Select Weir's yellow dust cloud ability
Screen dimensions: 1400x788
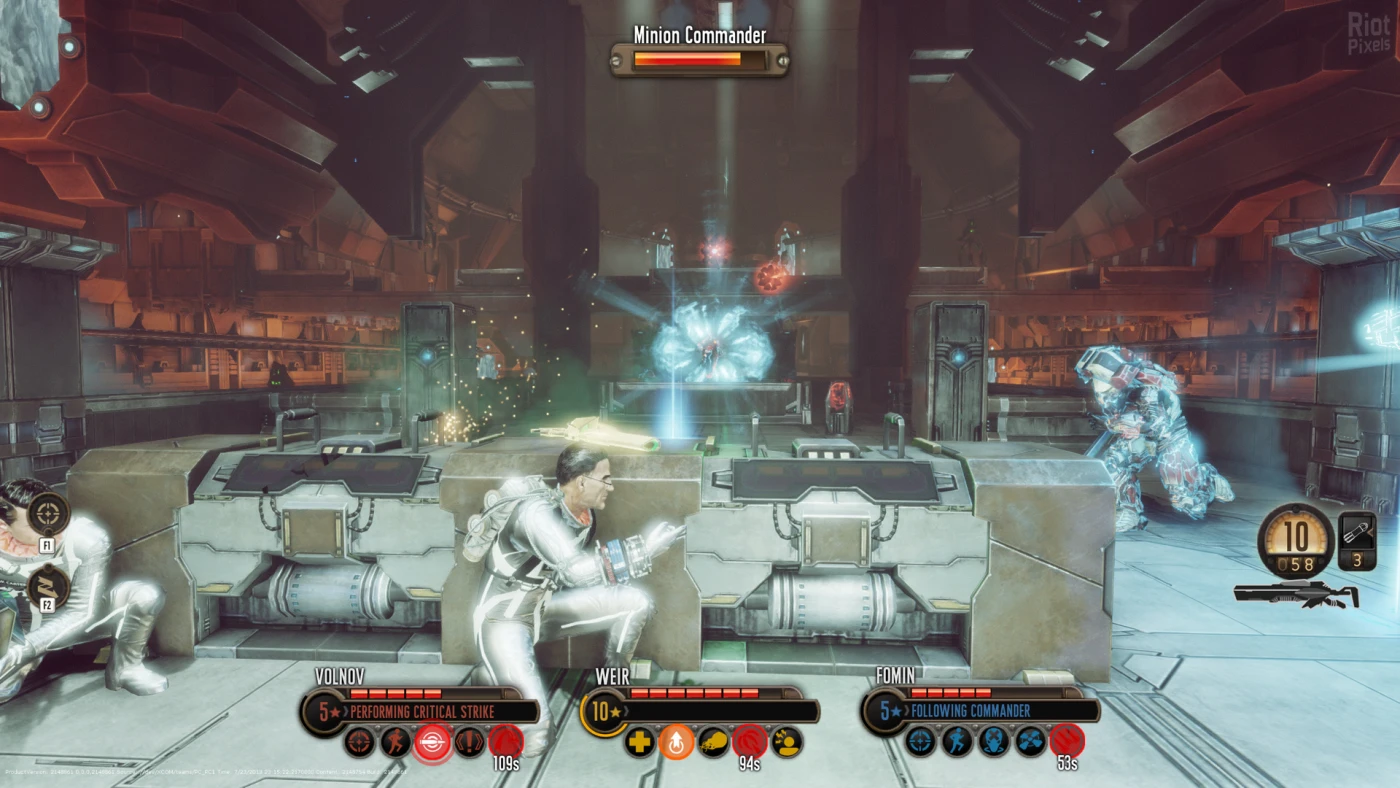[713, 742]
